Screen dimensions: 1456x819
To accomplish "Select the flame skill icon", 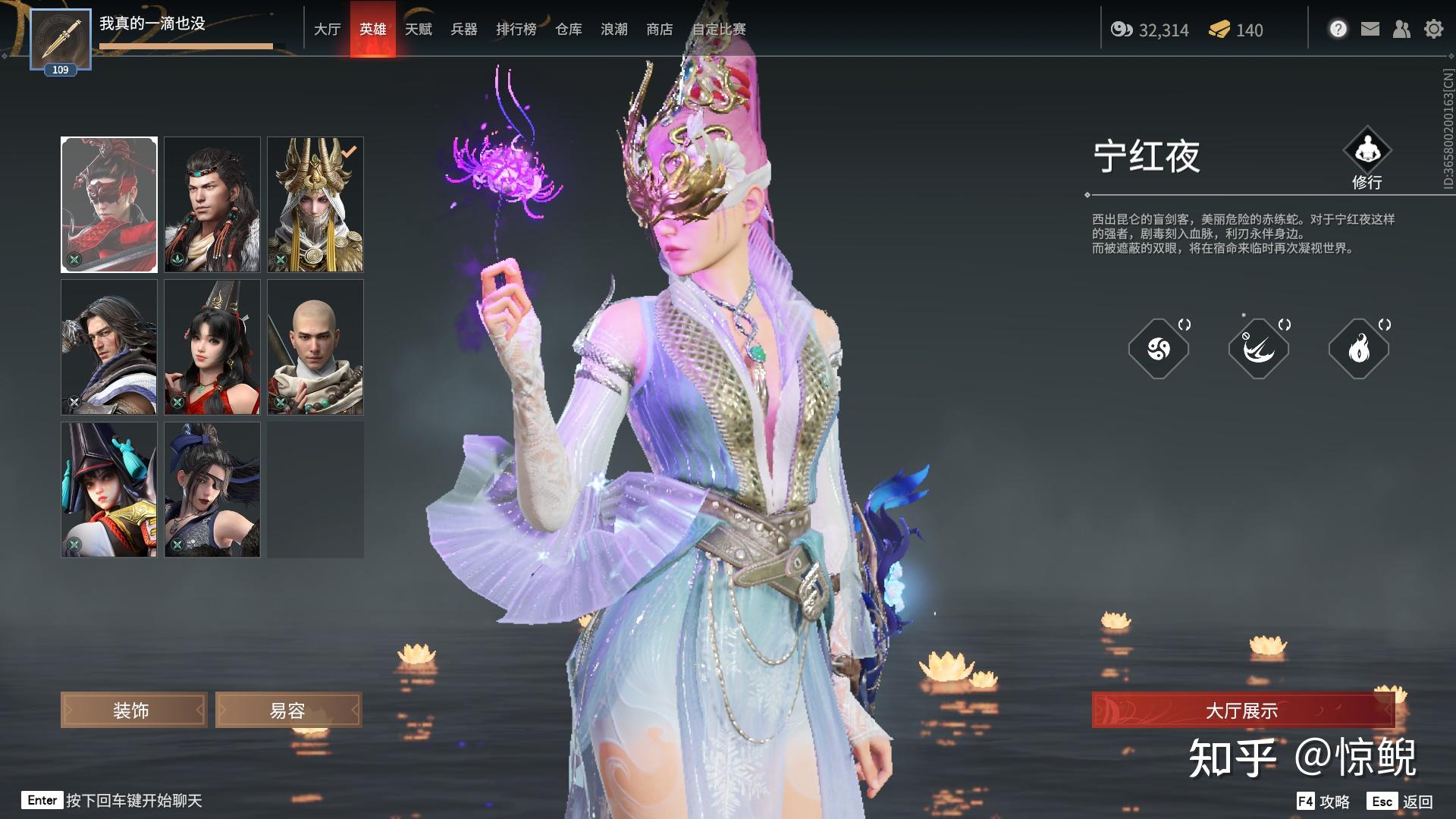I will tap(1358, 349).
